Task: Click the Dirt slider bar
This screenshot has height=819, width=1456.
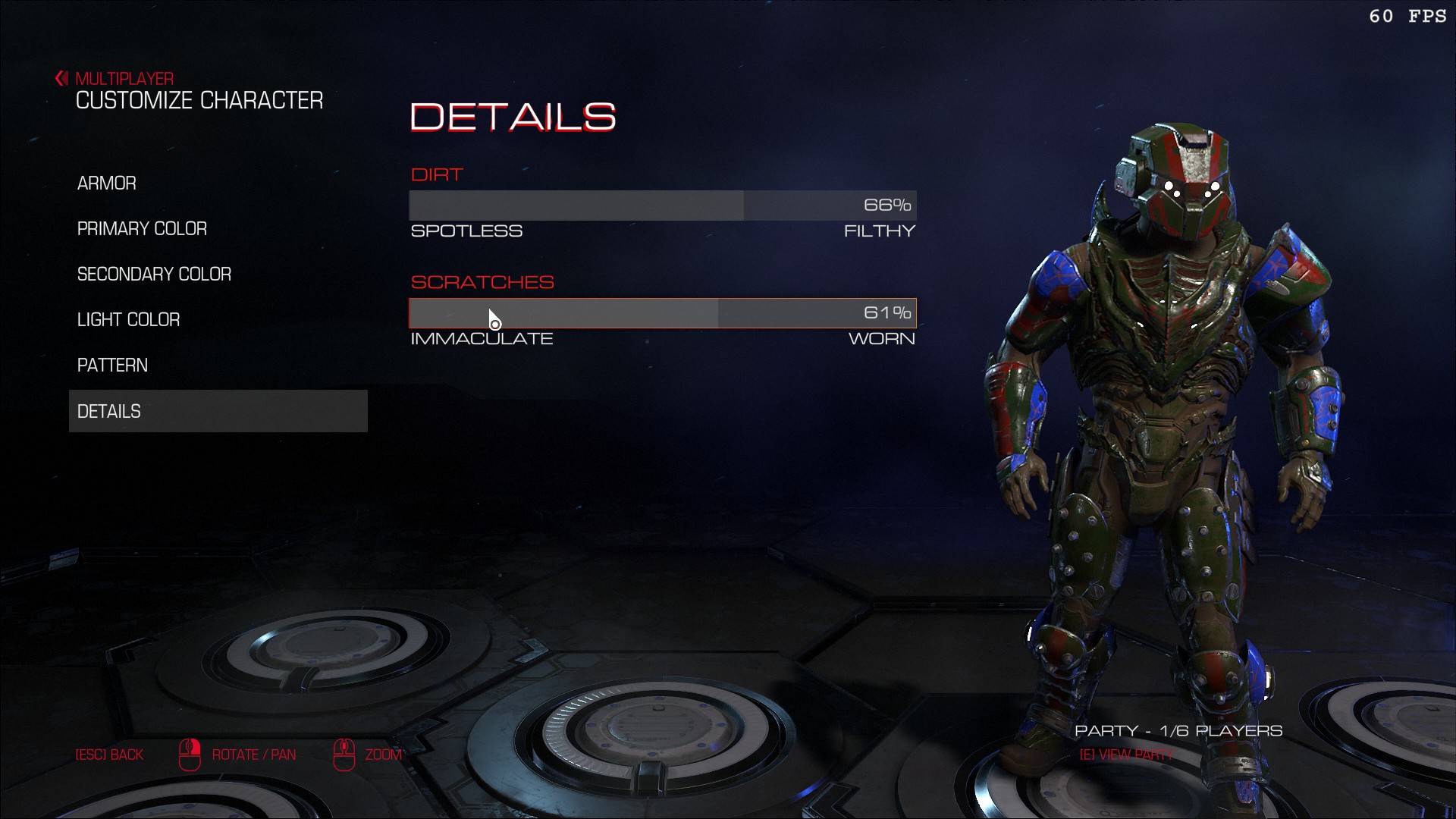Action: tap(662, 206)
